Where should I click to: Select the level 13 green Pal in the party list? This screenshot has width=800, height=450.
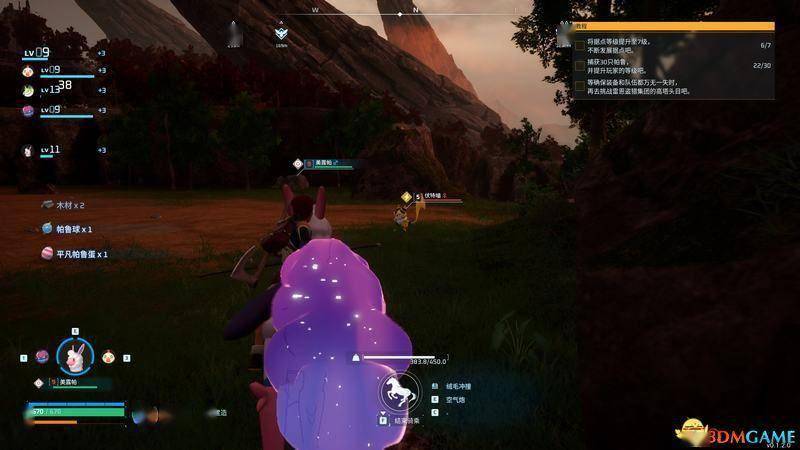point(29,90)
